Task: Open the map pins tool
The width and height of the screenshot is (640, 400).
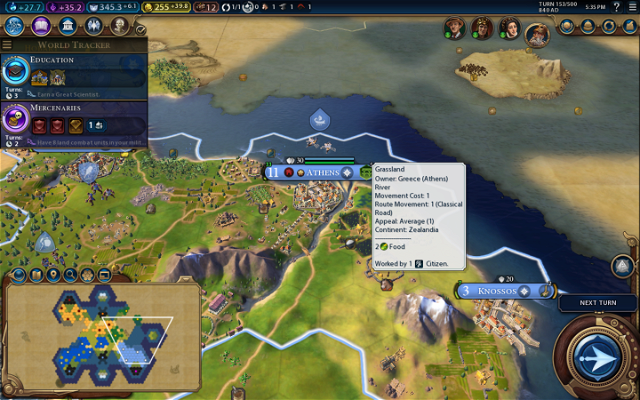Action: click(53, 274)
